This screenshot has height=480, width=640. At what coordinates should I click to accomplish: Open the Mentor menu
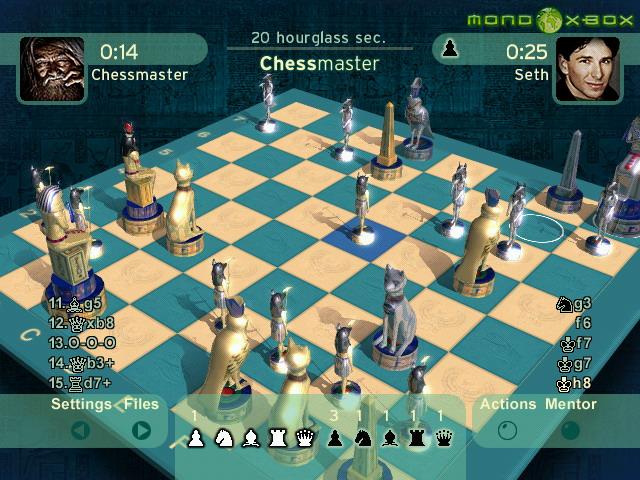point(571,405)
